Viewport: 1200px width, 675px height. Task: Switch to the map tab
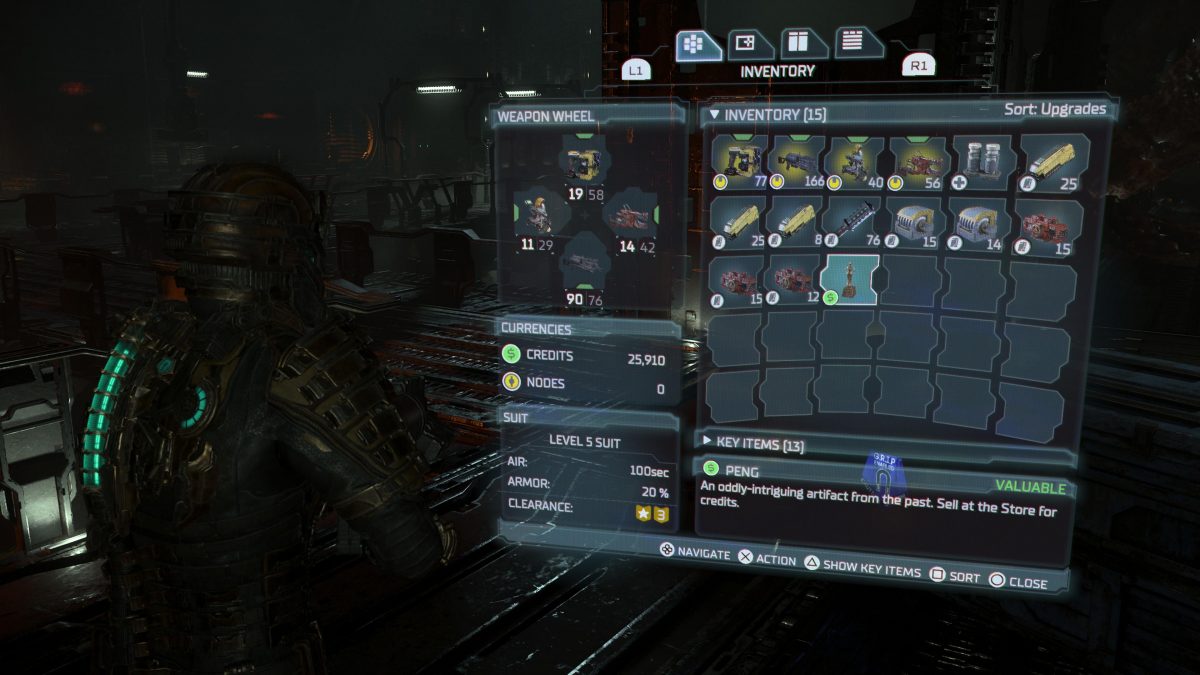[x=748, y=45]
